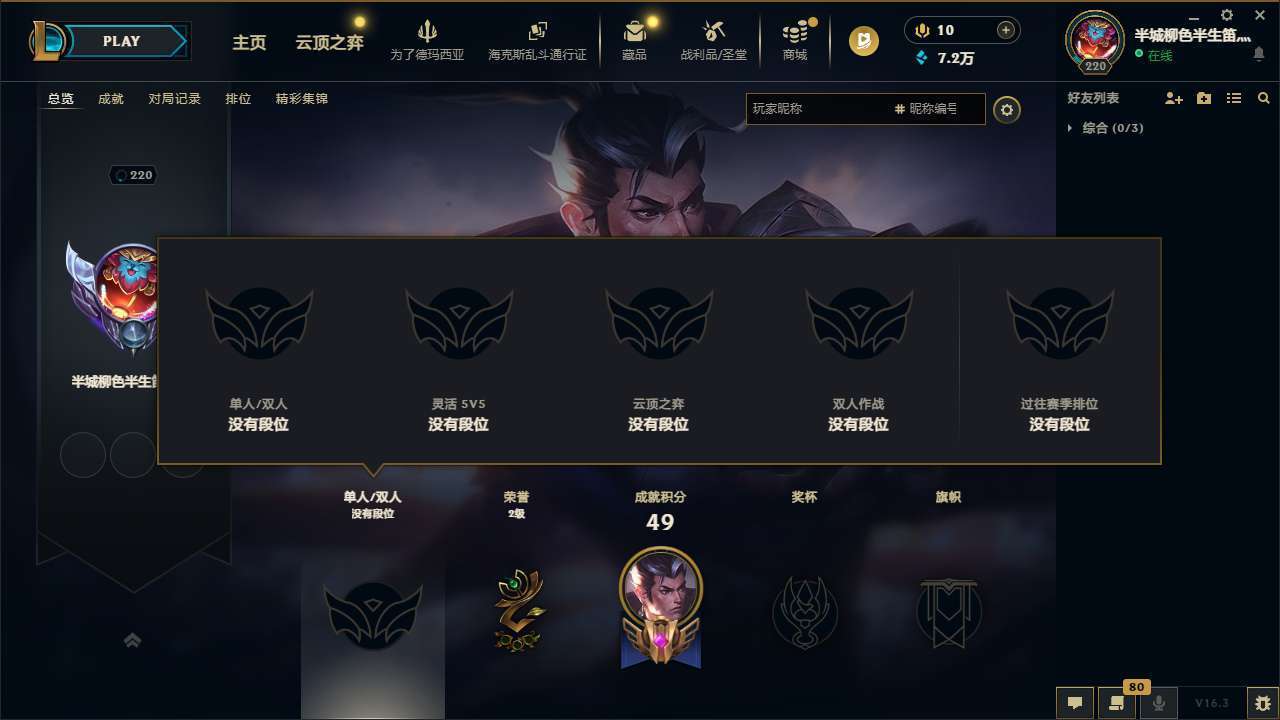
Task: Switch to the 排位 tab
Action: coord(238,98)
